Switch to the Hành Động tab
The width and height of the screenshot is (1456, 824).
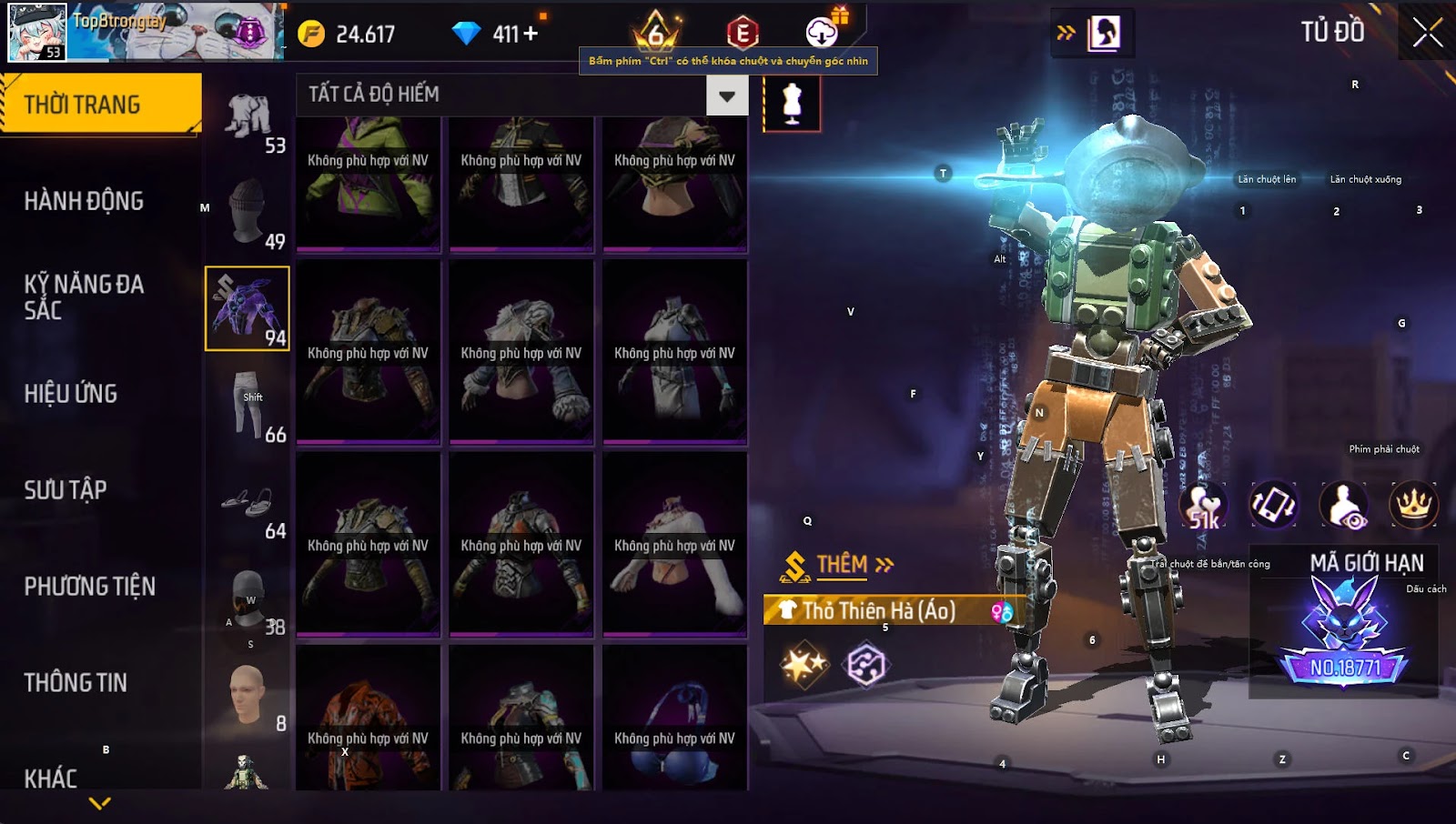coord(84,201)
